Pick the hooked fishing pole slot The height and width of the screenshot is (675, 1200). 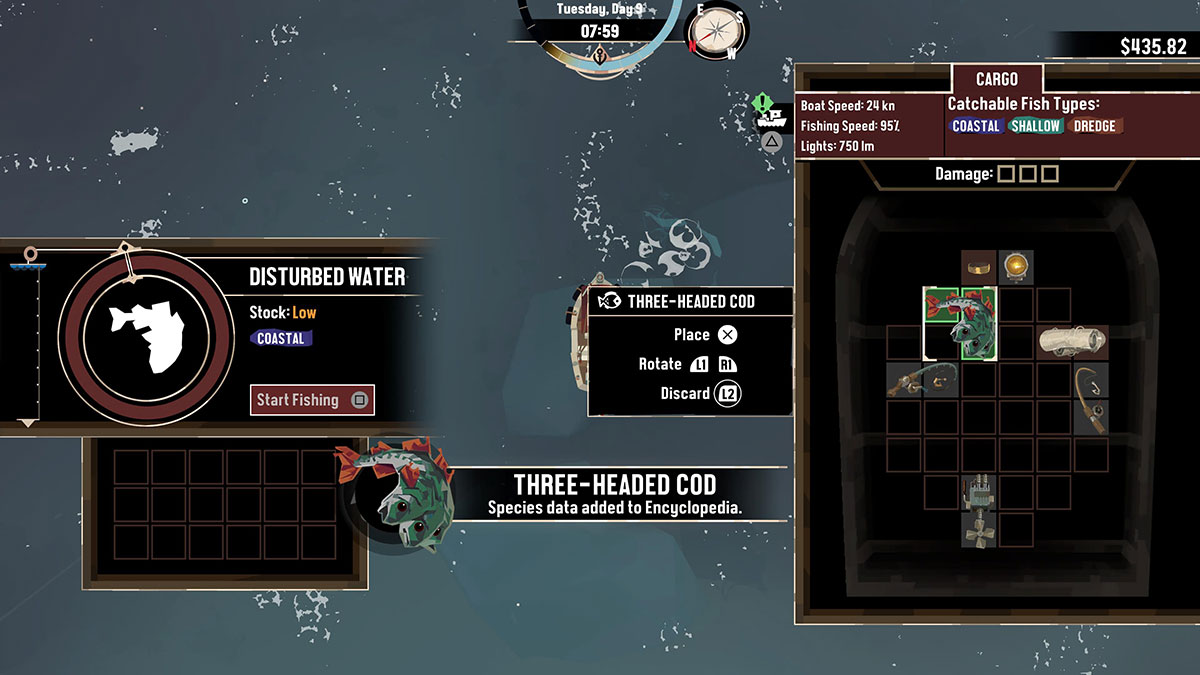pos(1090,398)
